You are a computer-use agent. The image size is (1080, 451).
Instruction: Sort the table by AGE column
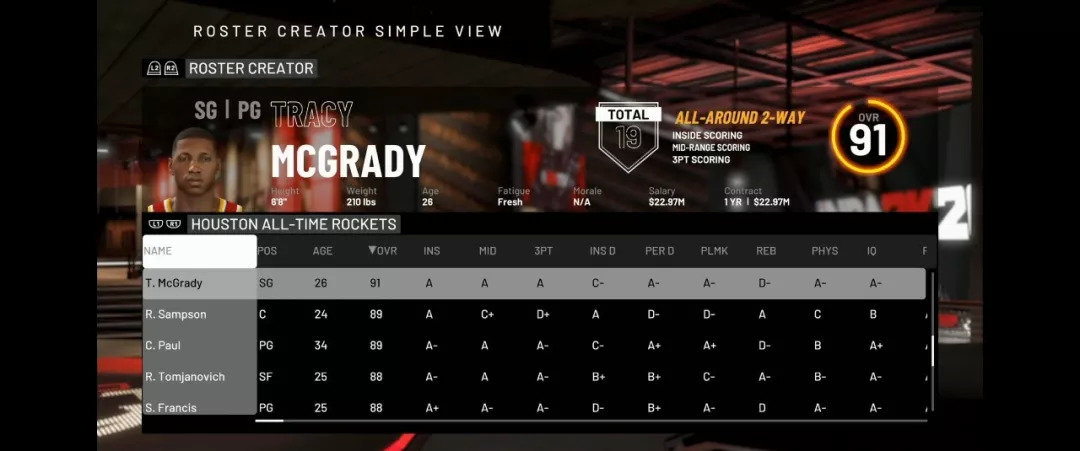323,251
